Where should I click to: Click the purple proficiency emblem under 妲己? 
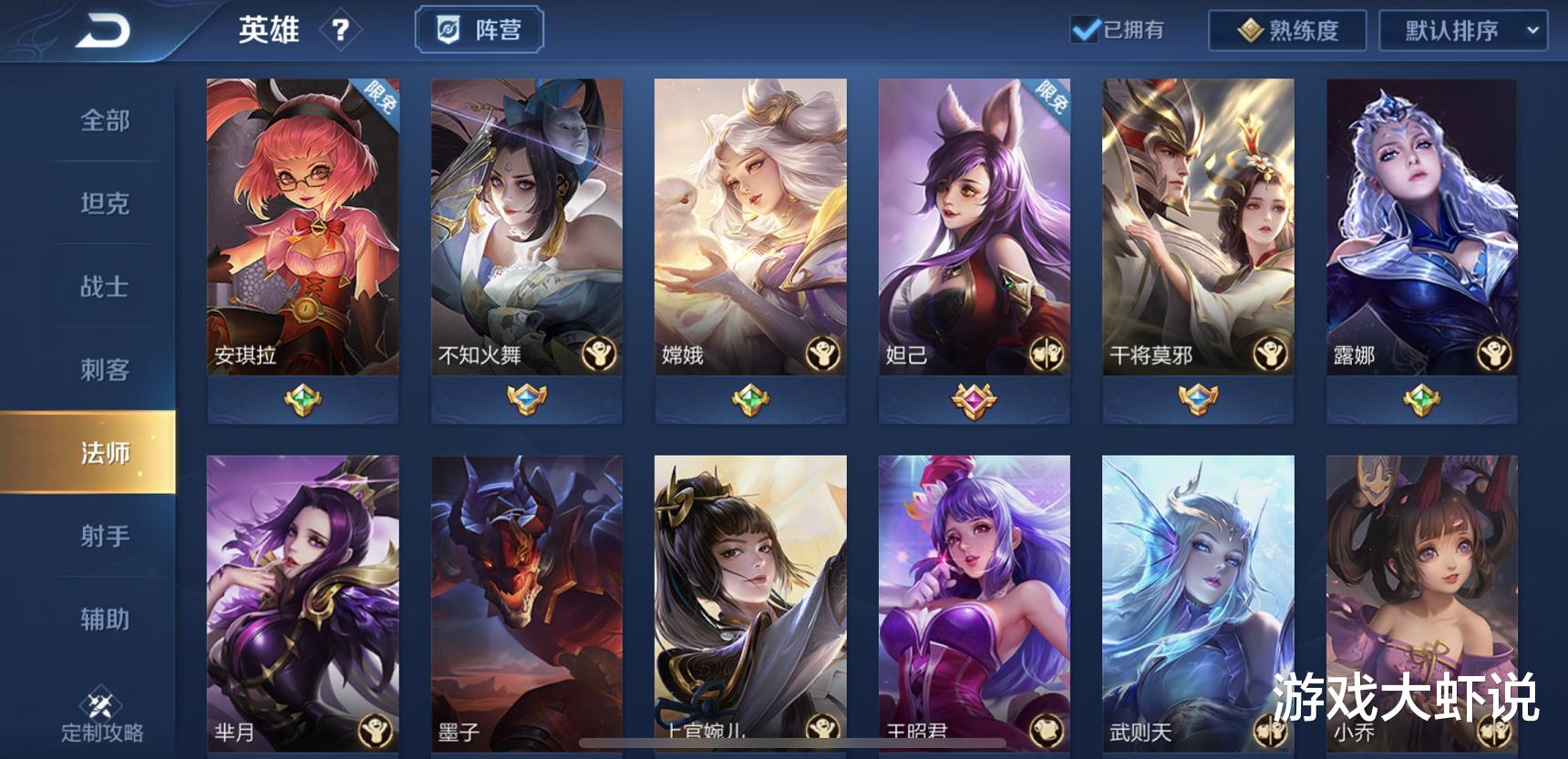[974, 399]
